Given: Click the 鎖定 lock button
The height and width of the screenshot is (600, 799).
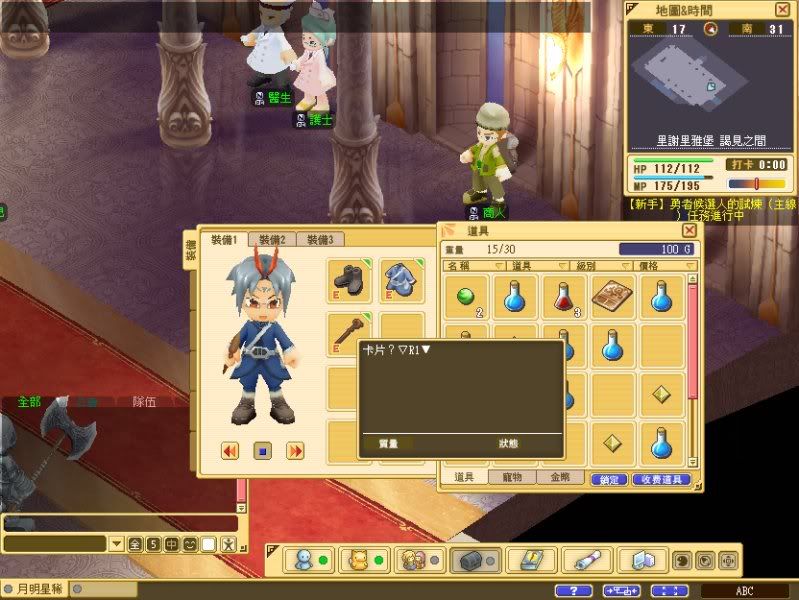Looking at the screenshot, I should click(610, 480).
